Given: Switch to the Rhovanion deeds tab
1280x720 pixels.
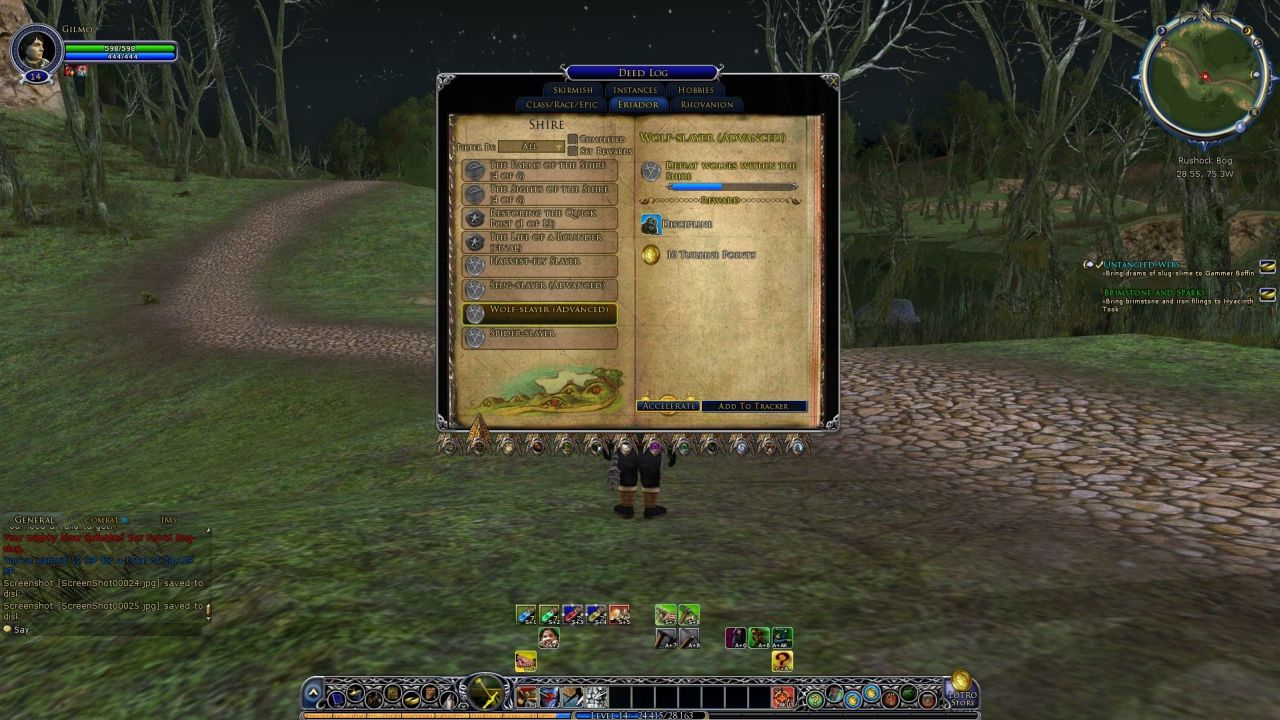Looking at the screenshot, I should [706, 105].
